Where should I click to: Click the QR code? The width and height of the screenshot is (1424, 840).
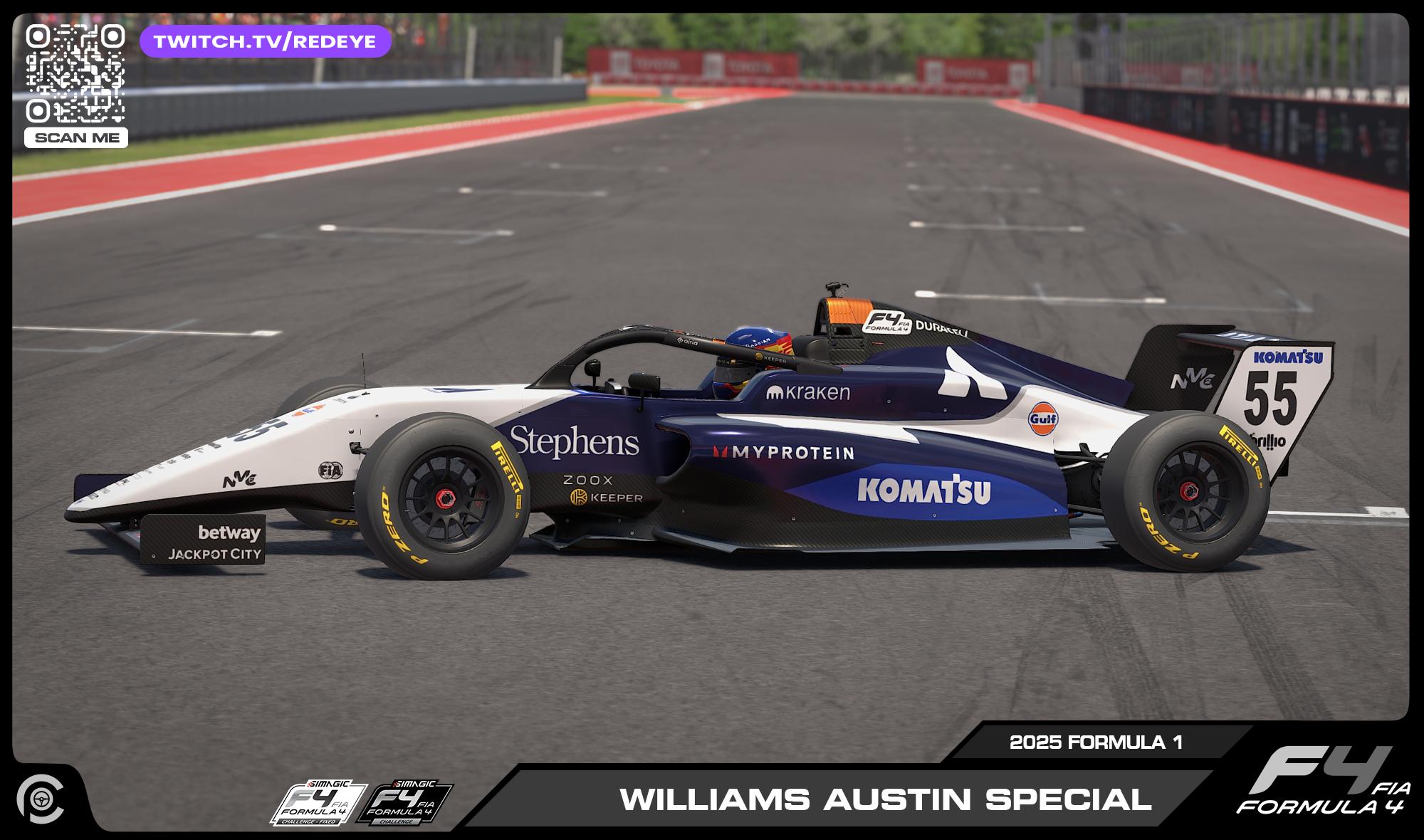point(75,74)
